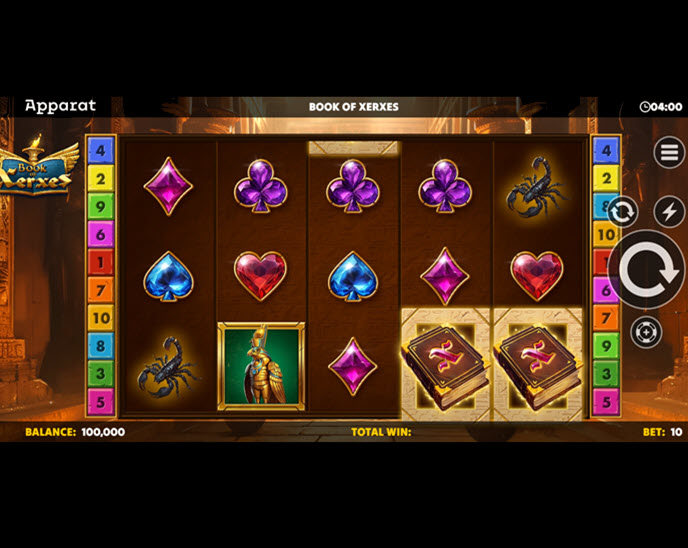Screen dimensions: 688x548
Task: Toggle turbo mode with the lightning bolt
Action: [669, 211]
